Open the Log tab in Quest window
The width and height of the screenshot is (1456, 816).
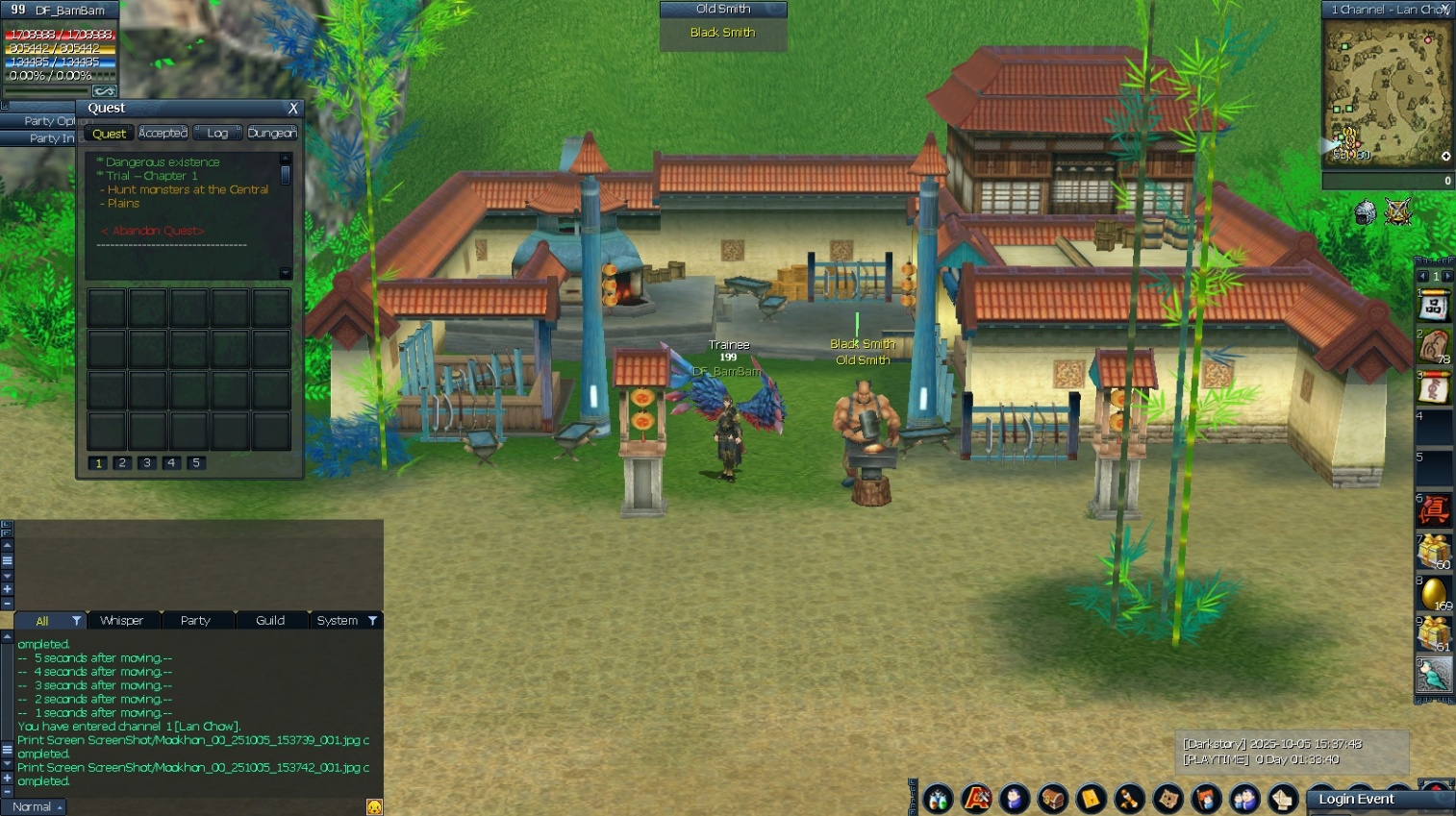217,133
